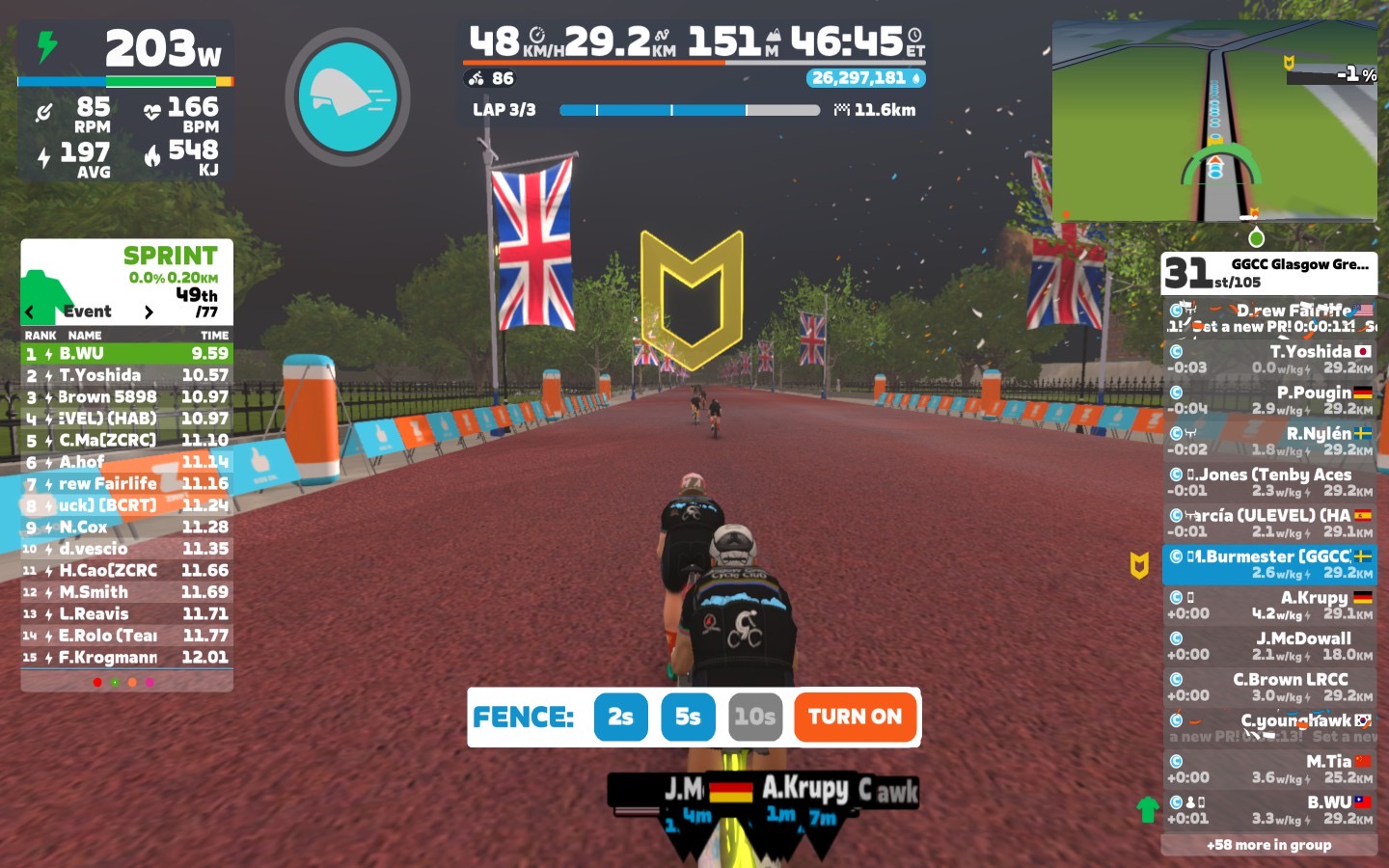Go to previous leaderboard with left arrow

(x=30, y=312)
